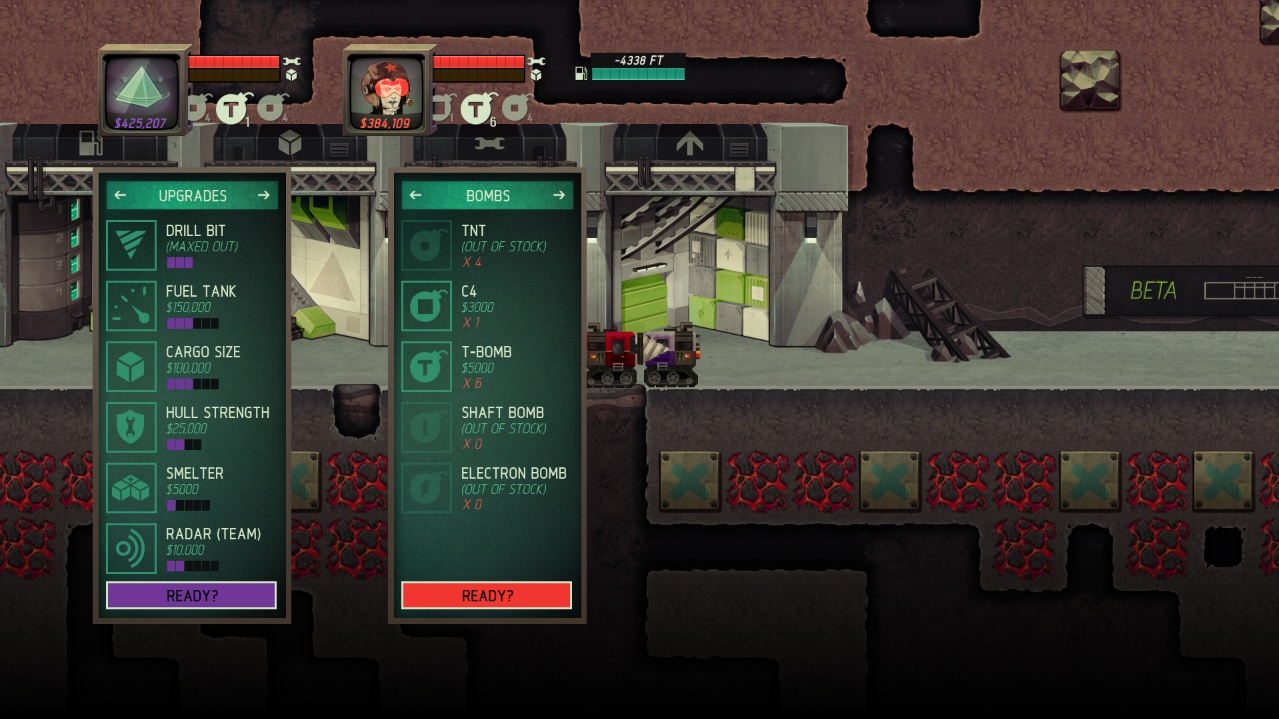Viewport: 1279px width, 719px height.
Task: Buy the Fuel Tank upgrade
Action: tap(190, 306)
